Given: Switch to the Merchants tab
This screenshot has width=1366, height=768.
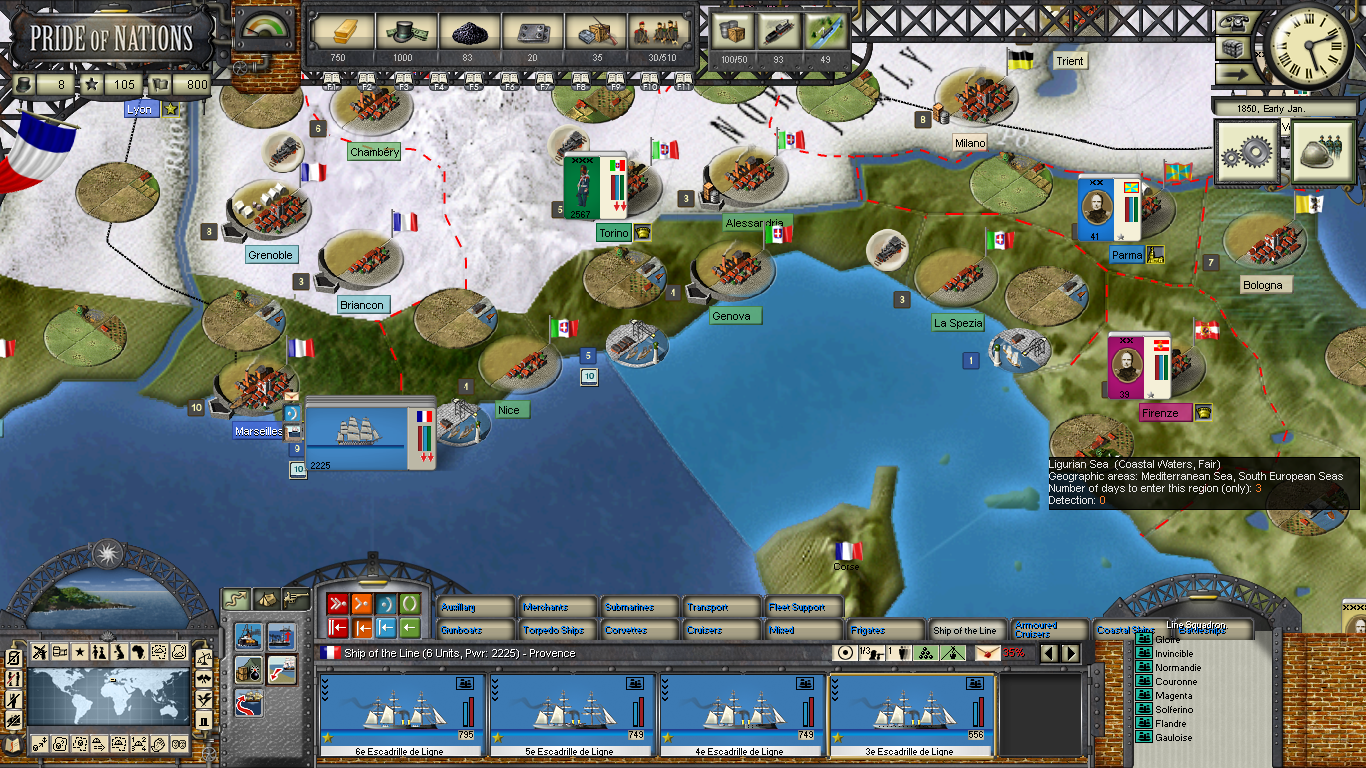Looking at the screenshot, I should 558,607.
